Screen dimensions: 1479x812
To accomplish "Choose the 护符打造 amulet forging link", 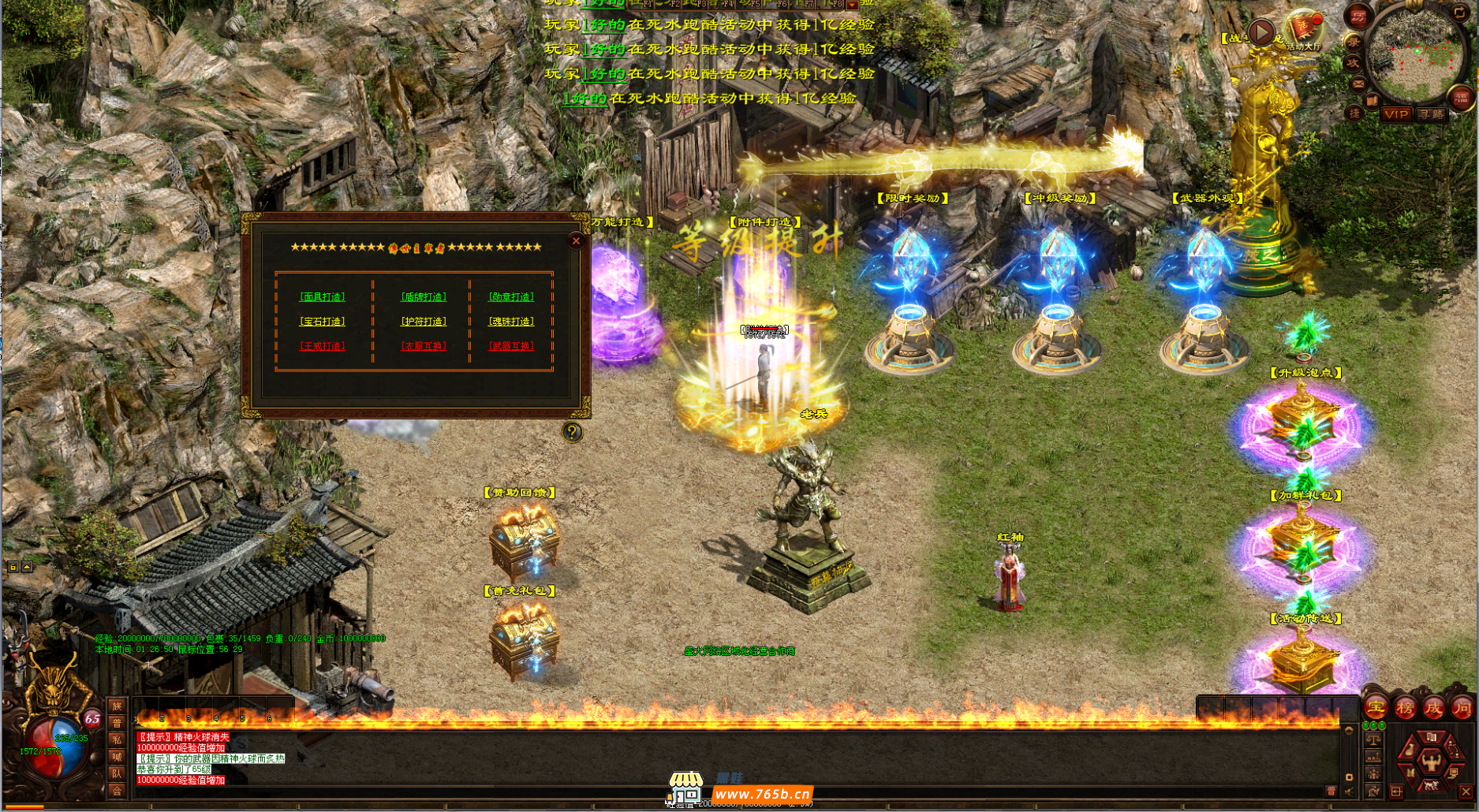I will click(x=424, y=322).
